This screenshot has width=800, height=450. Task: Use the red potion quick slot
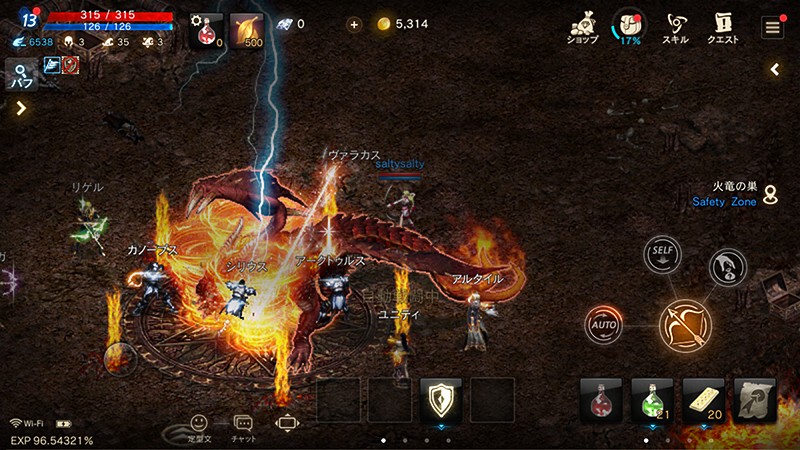[x=603, y=400]
